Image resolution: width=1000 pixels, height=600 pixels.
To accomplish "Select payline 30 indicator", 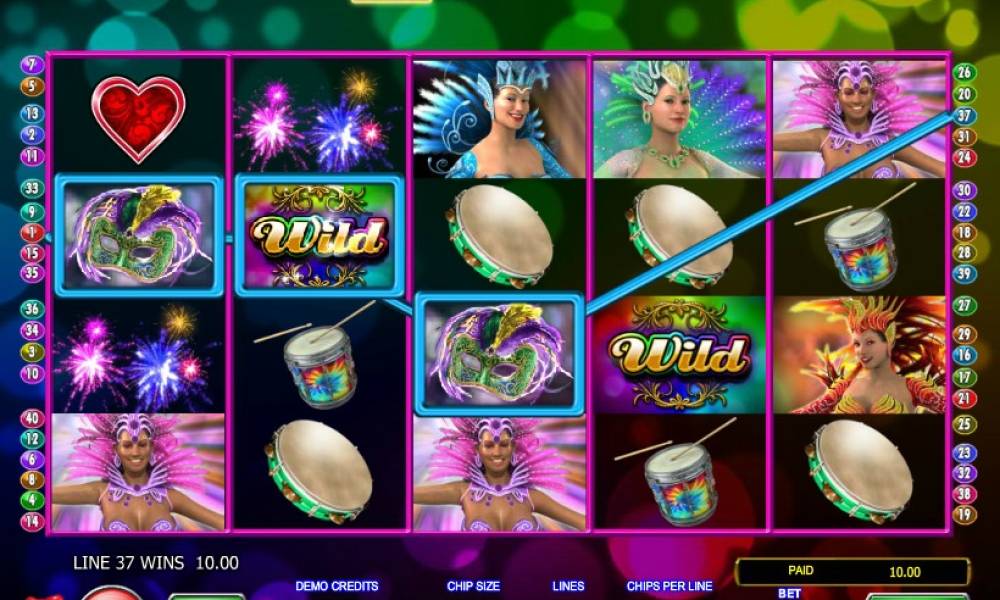I will [x=964, y=190].
